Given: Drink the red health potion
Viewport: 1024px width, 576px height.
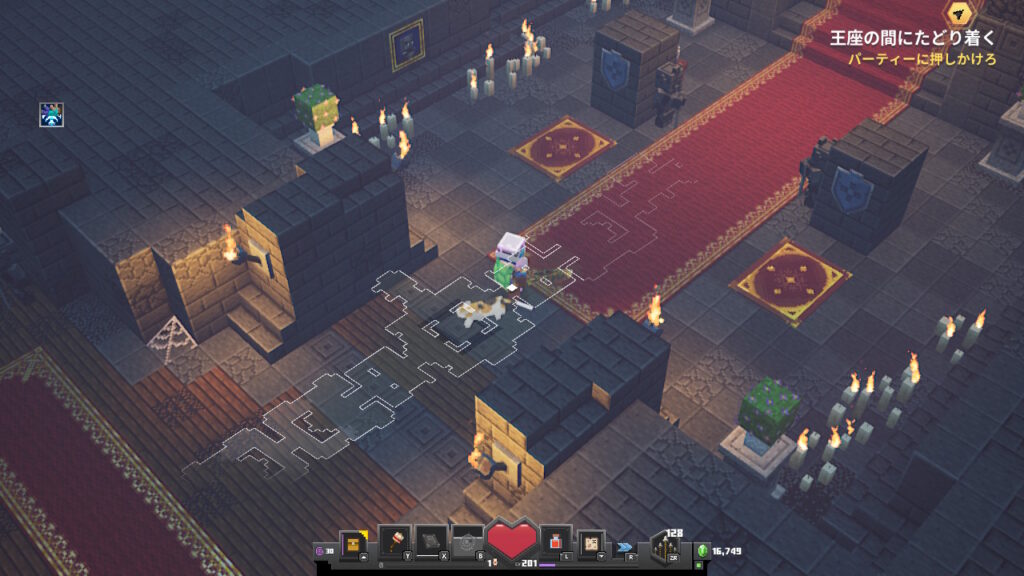Looking at the screenshot, I should tap(555, 543).
